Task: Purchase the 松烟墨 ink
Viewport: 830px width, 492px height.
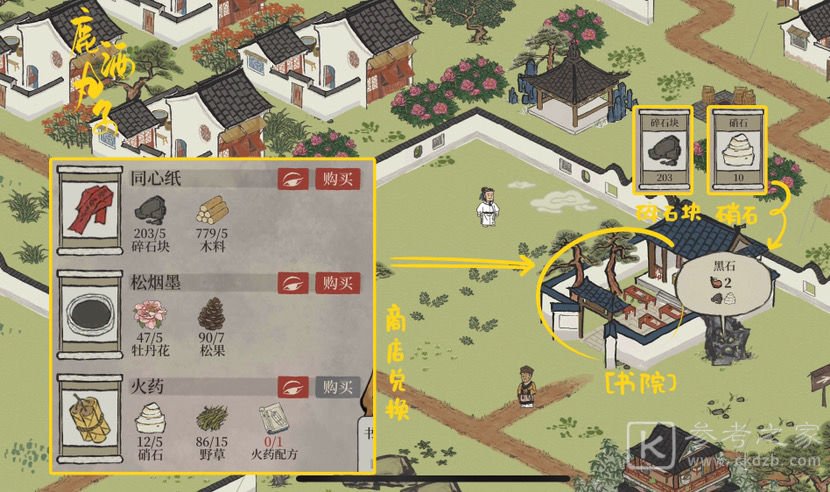Action: click(336, 283)
